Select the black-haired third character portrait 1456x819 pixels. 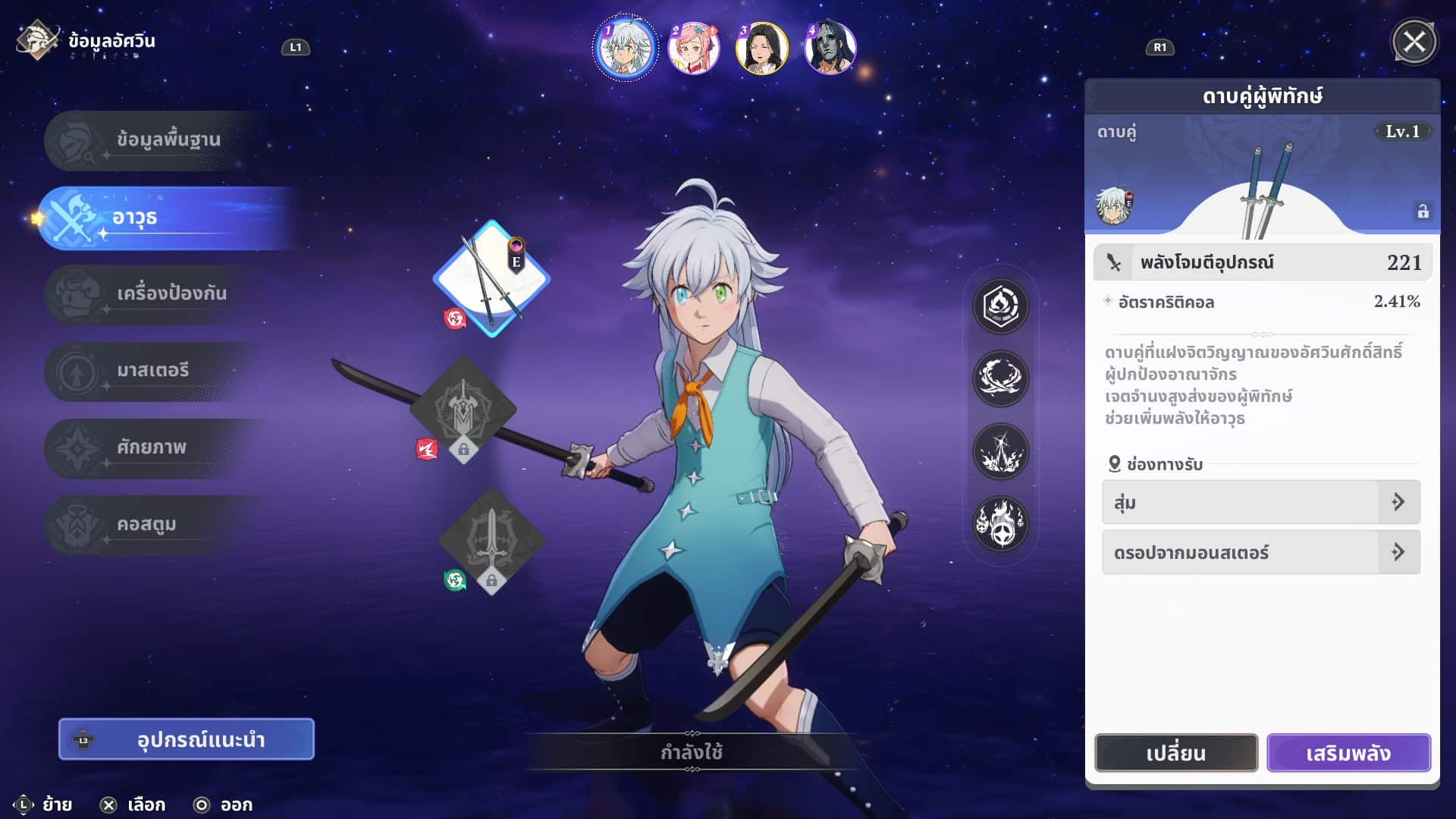pos(761,47)
